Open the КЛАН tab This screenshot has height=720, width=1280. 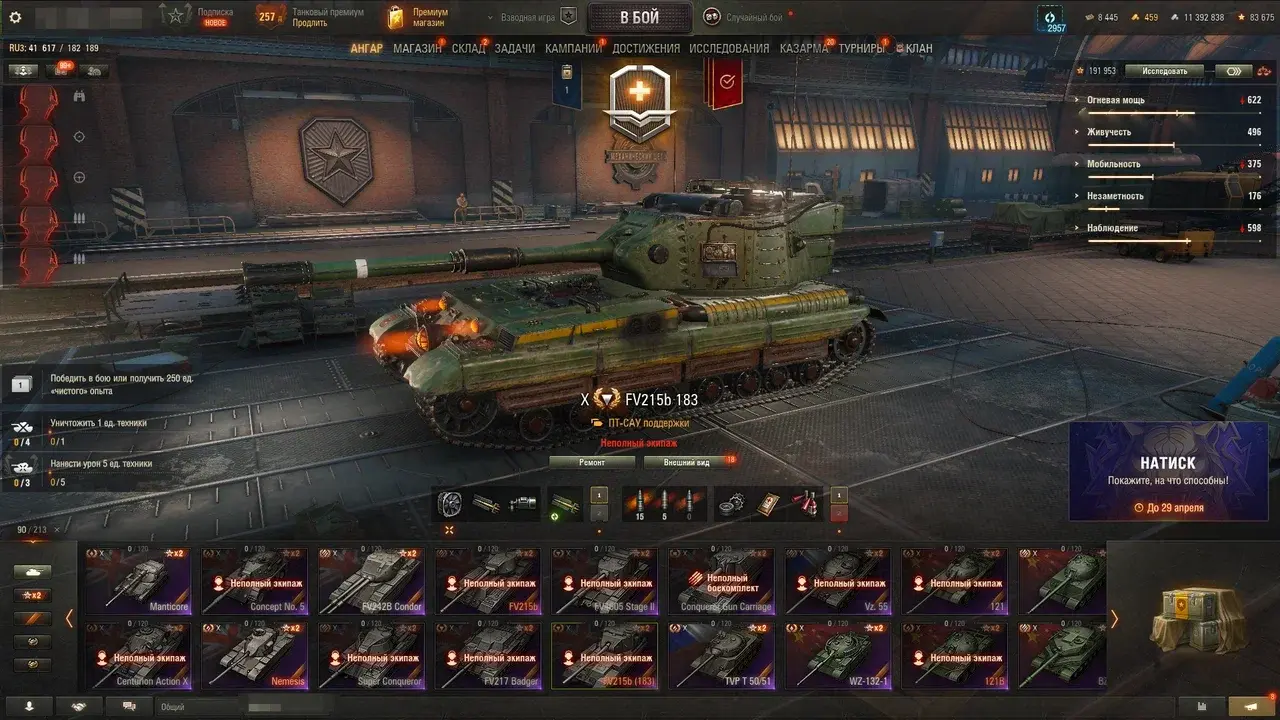coord(917,48)
